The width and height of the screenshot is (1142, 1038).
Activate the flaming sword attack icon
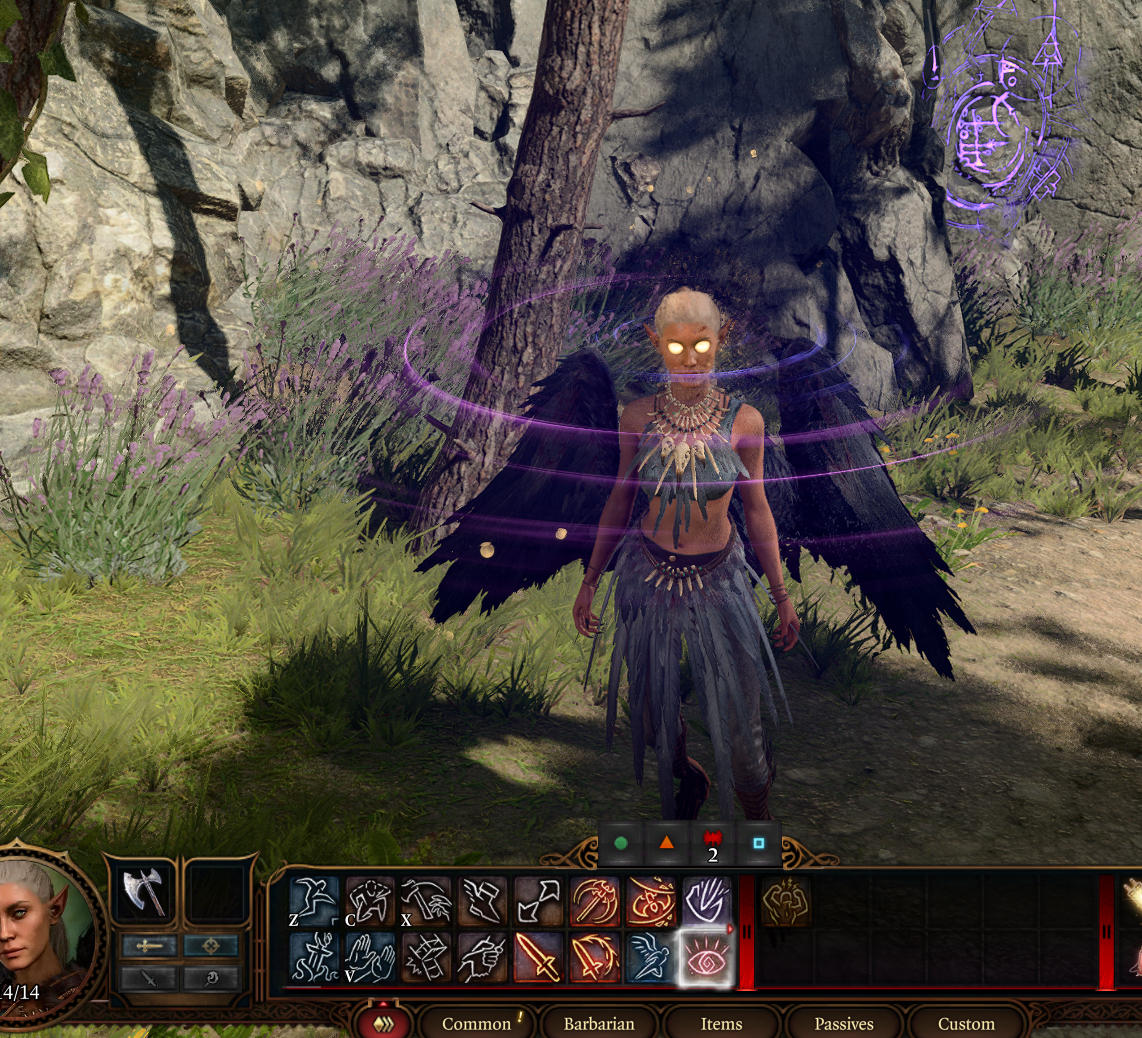tap(538, 956)
